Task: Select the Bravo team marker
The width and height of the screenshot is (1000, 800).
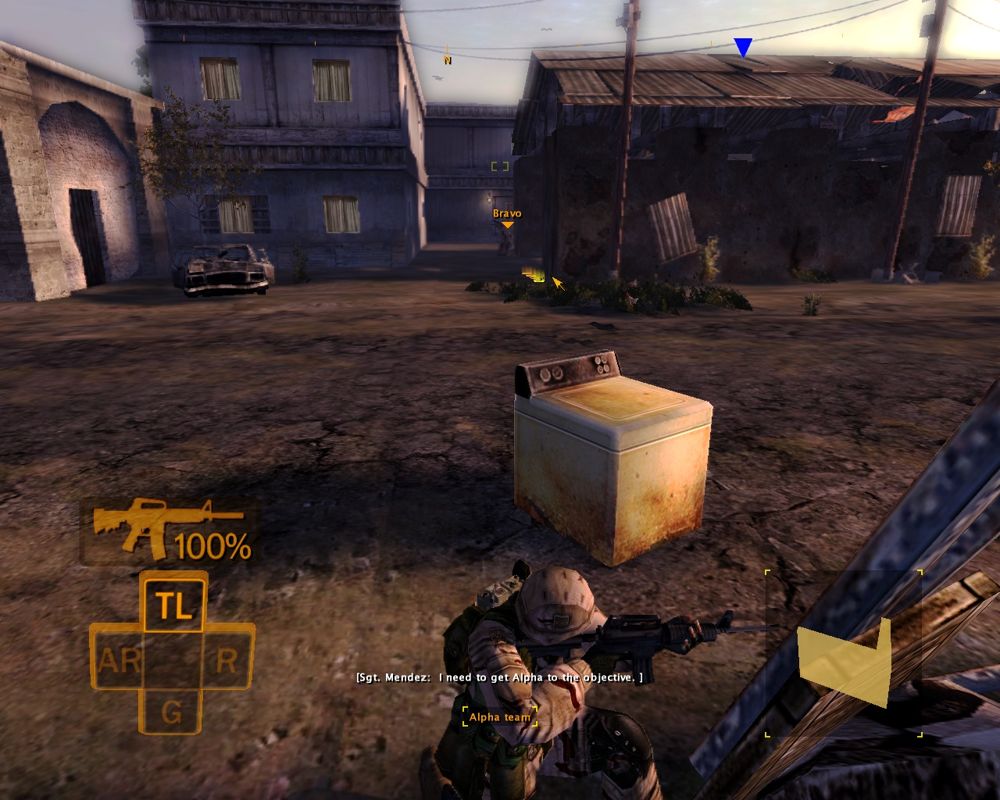Action: click(507, 216)
